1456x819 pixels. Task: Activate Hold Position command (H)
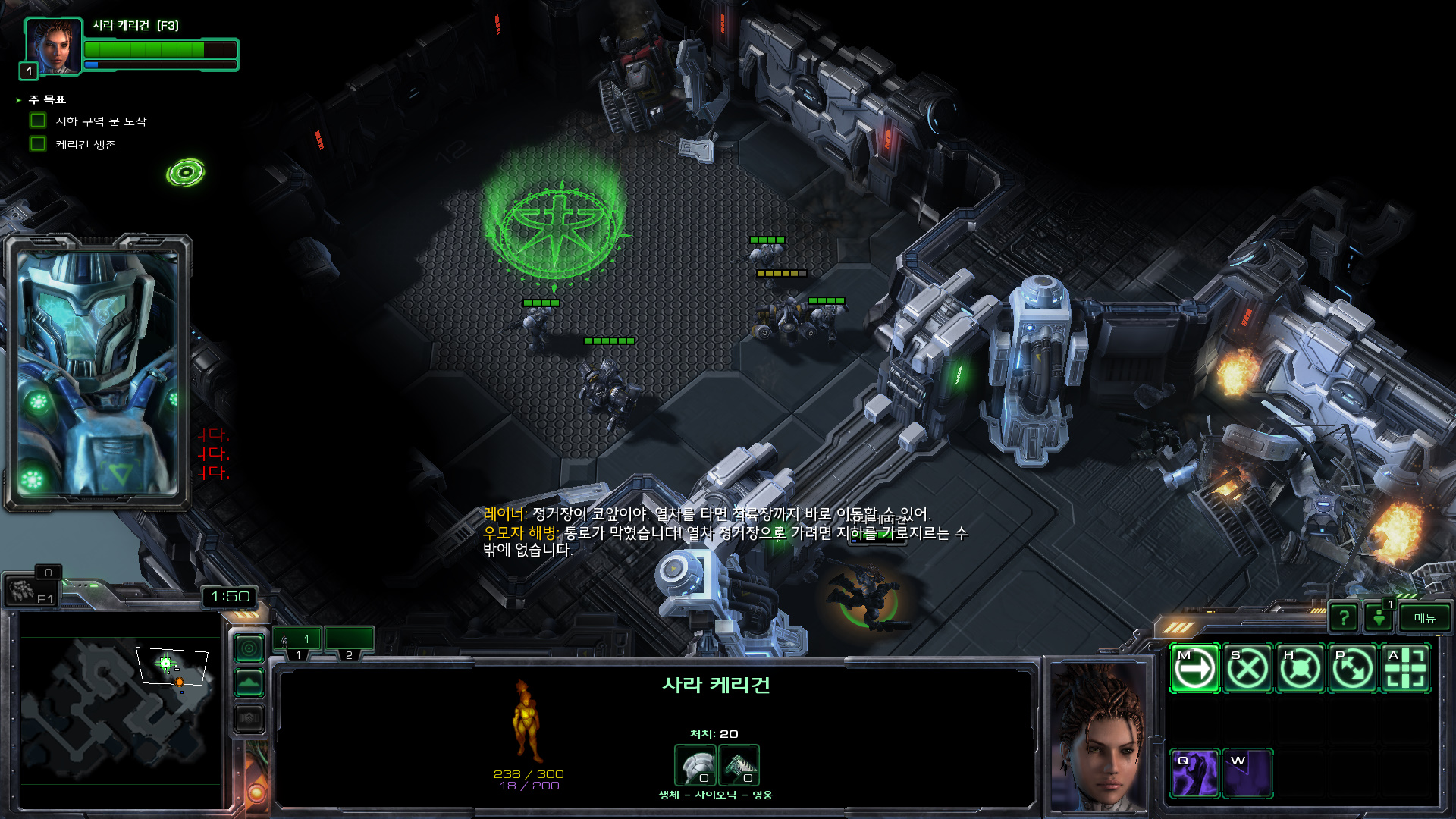point(1300,669)
